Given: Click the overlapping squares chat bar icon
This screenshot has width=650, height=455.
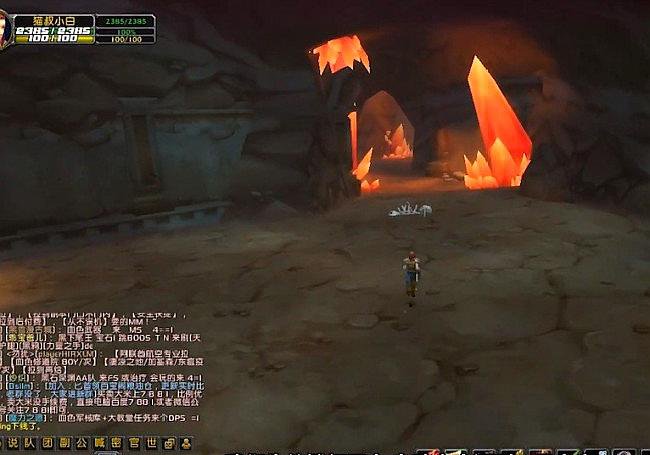Looking at the screenshot, I should coord(168,443).
